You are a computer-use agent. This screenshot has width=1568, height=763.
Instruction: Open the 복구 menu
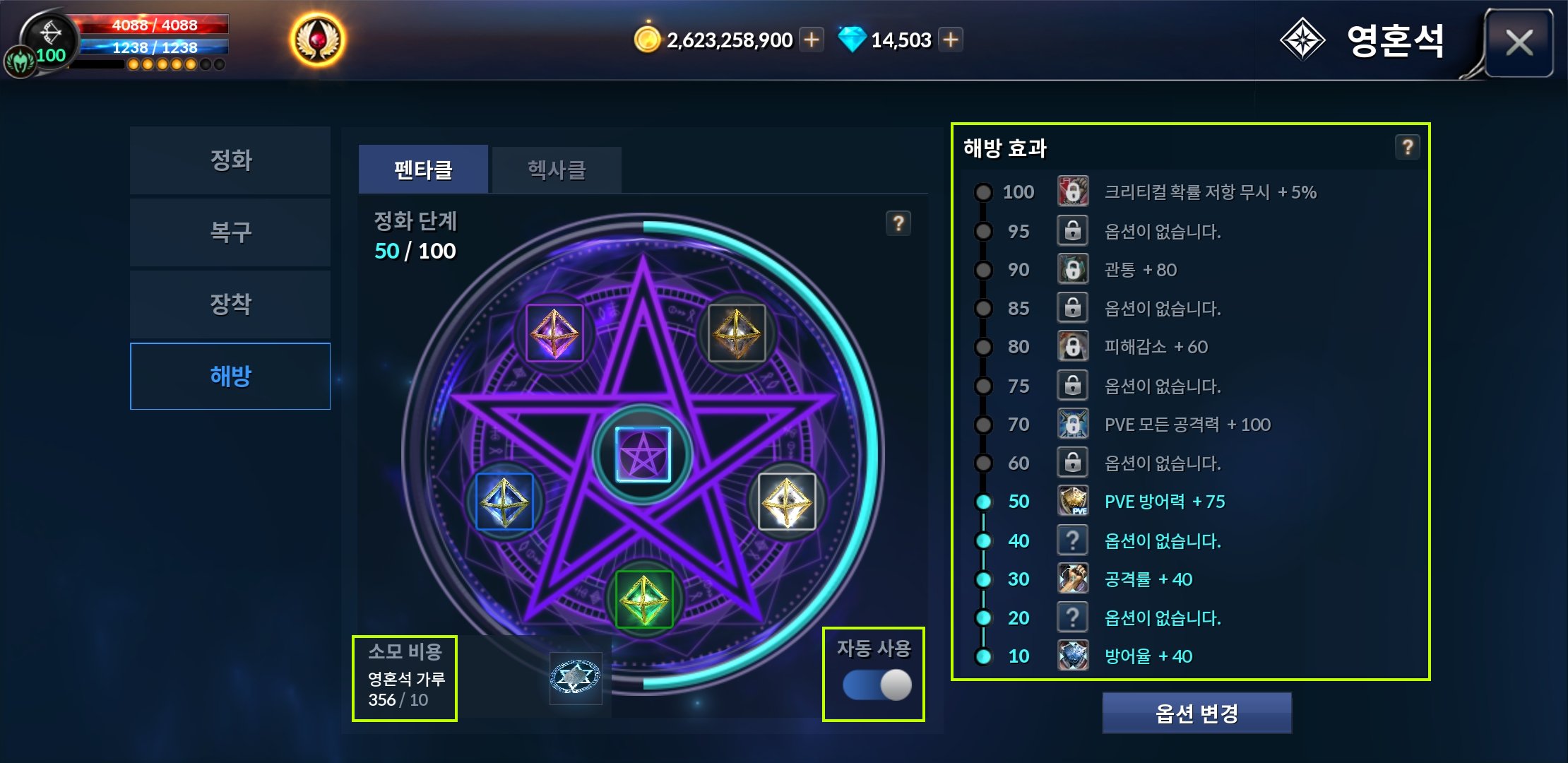(x=230, y=232)
